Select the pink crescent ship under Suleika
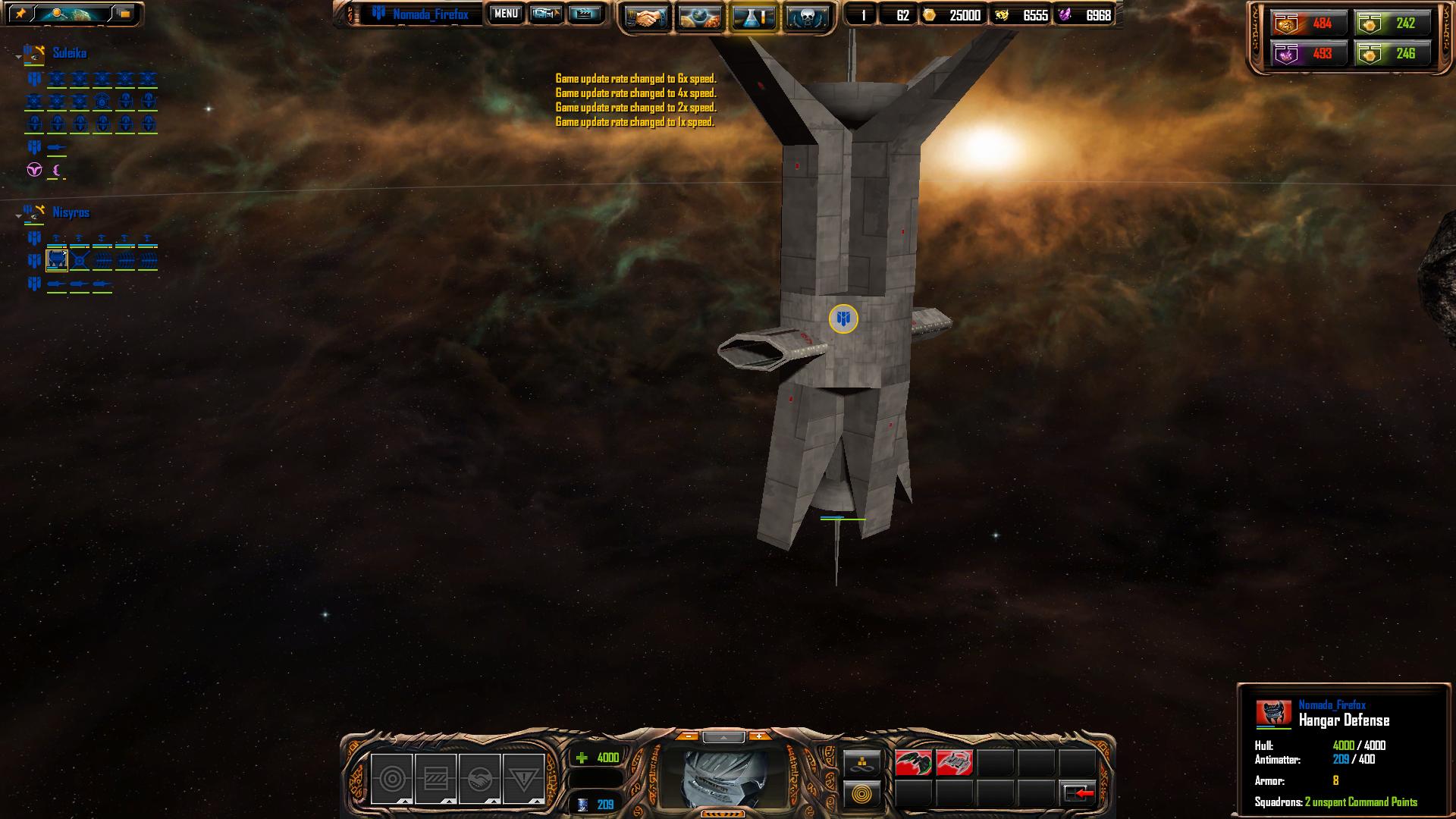1456x819 pixels. [57, 171]
